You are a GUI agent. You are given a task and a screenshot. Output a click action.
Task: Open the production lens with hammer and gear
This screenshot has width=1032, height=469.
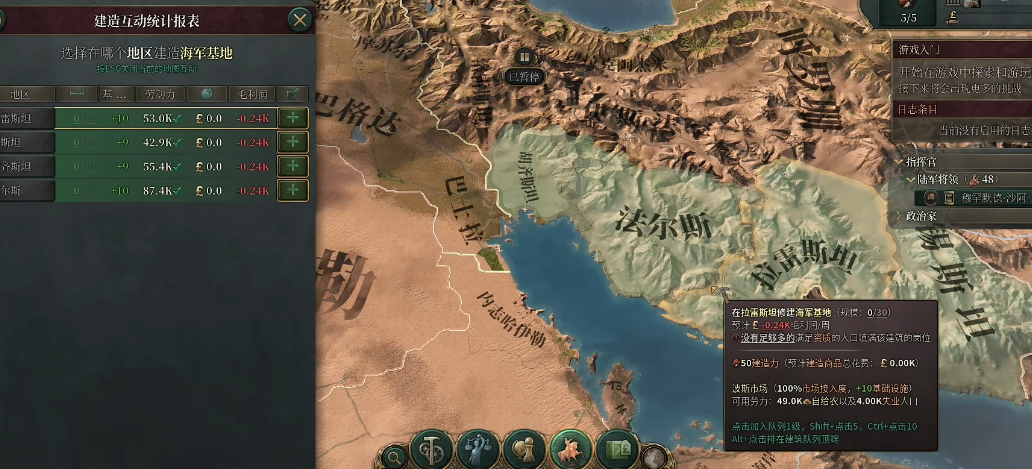click(x=433, y=449)
